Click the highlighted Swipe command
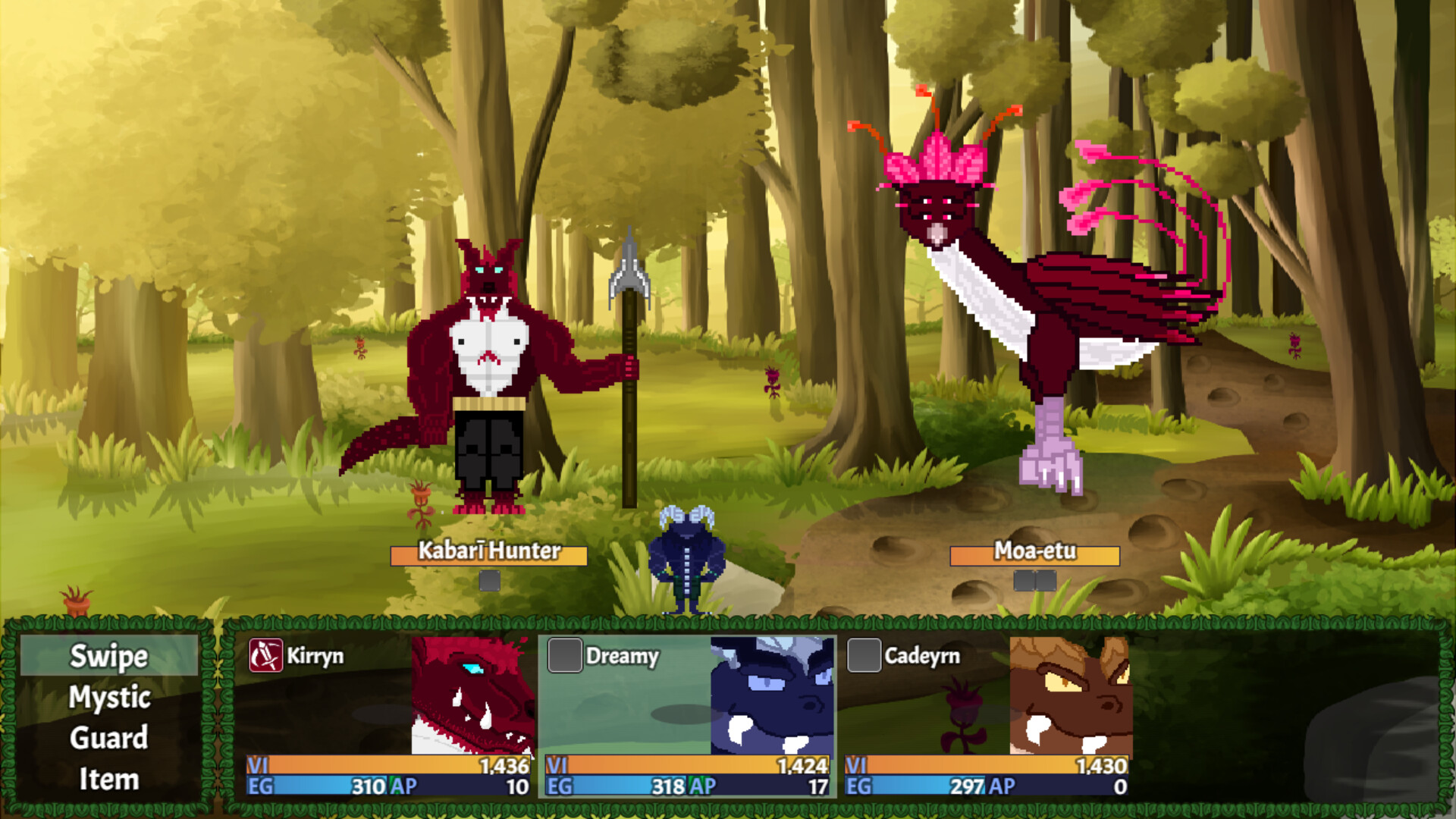Screen dimensions: 1456x819 [x=108, y=658]
